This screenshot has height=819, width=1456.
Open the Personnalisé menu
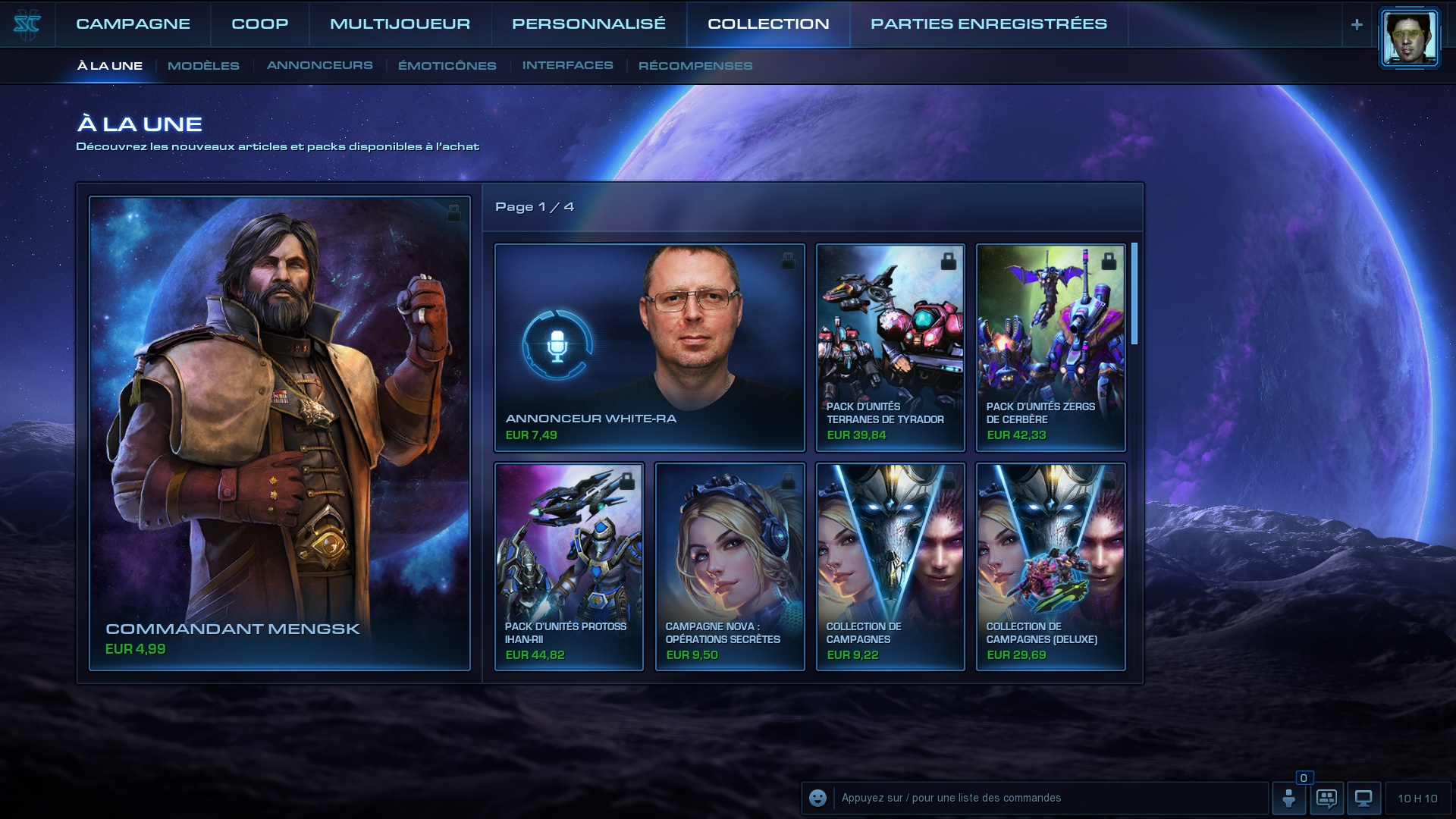pos(588,24)
